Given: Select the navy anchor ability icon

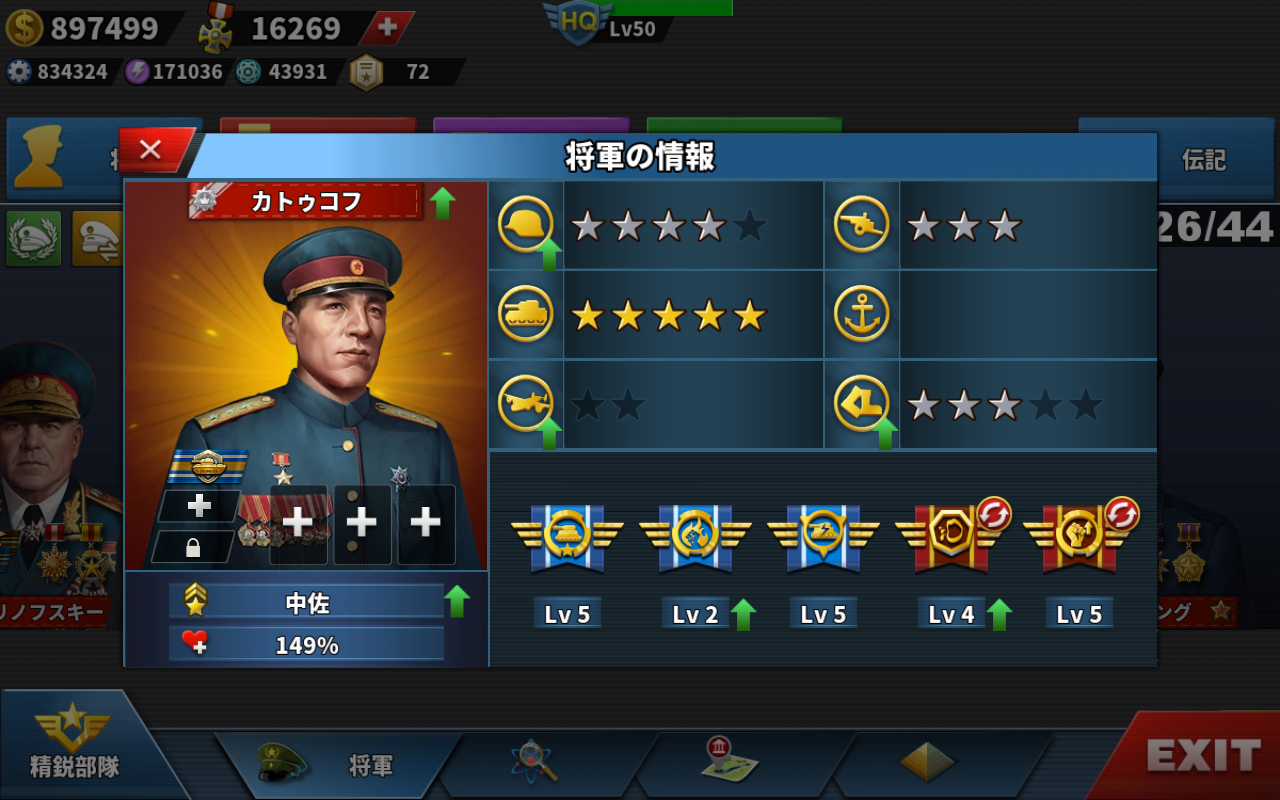Looking at the screenshot, I should coord(861,315).
